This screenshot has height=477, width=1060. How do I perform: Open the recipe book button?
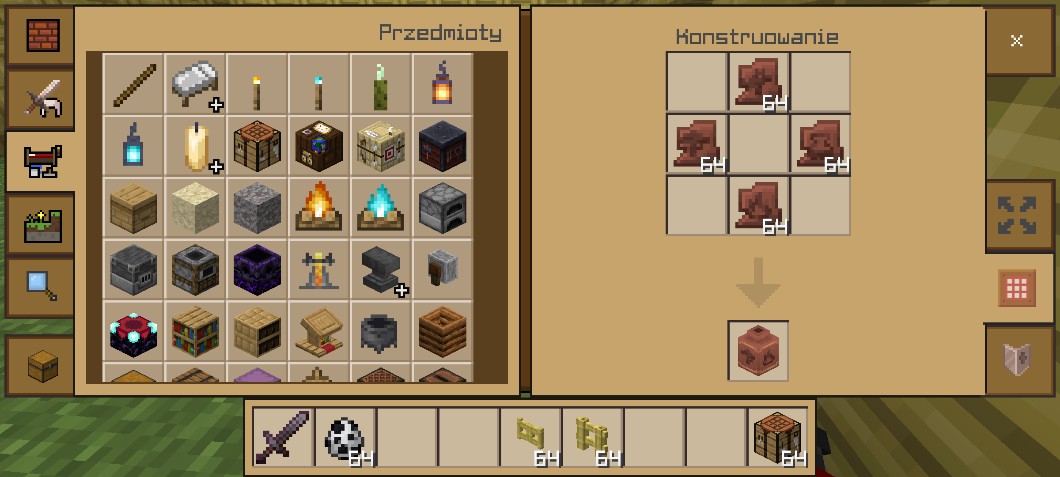(1017, 357)
